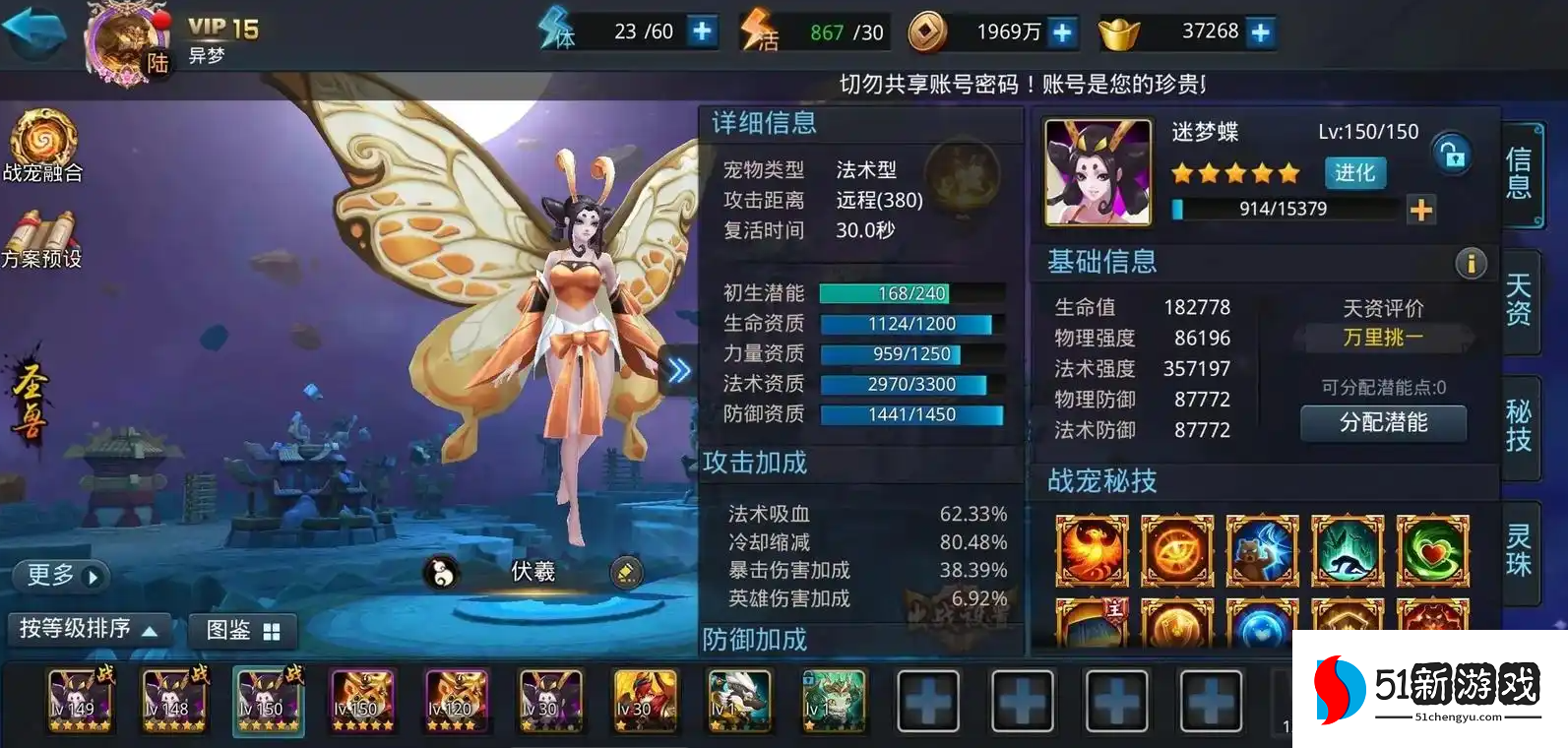The image size is (1568, 748).
Task: Click the plus beside the 体力 stamina counter
Action: point(700,31)
